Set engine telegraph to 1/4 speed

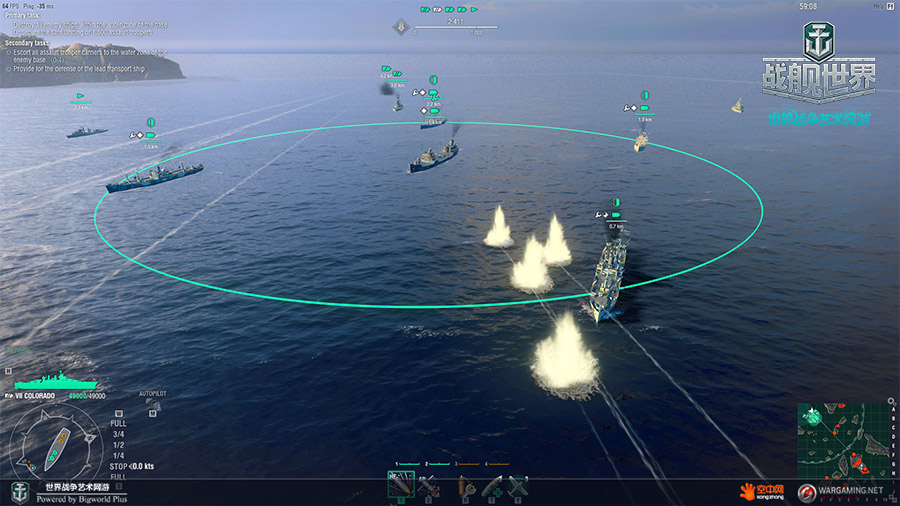click(118, 456)
